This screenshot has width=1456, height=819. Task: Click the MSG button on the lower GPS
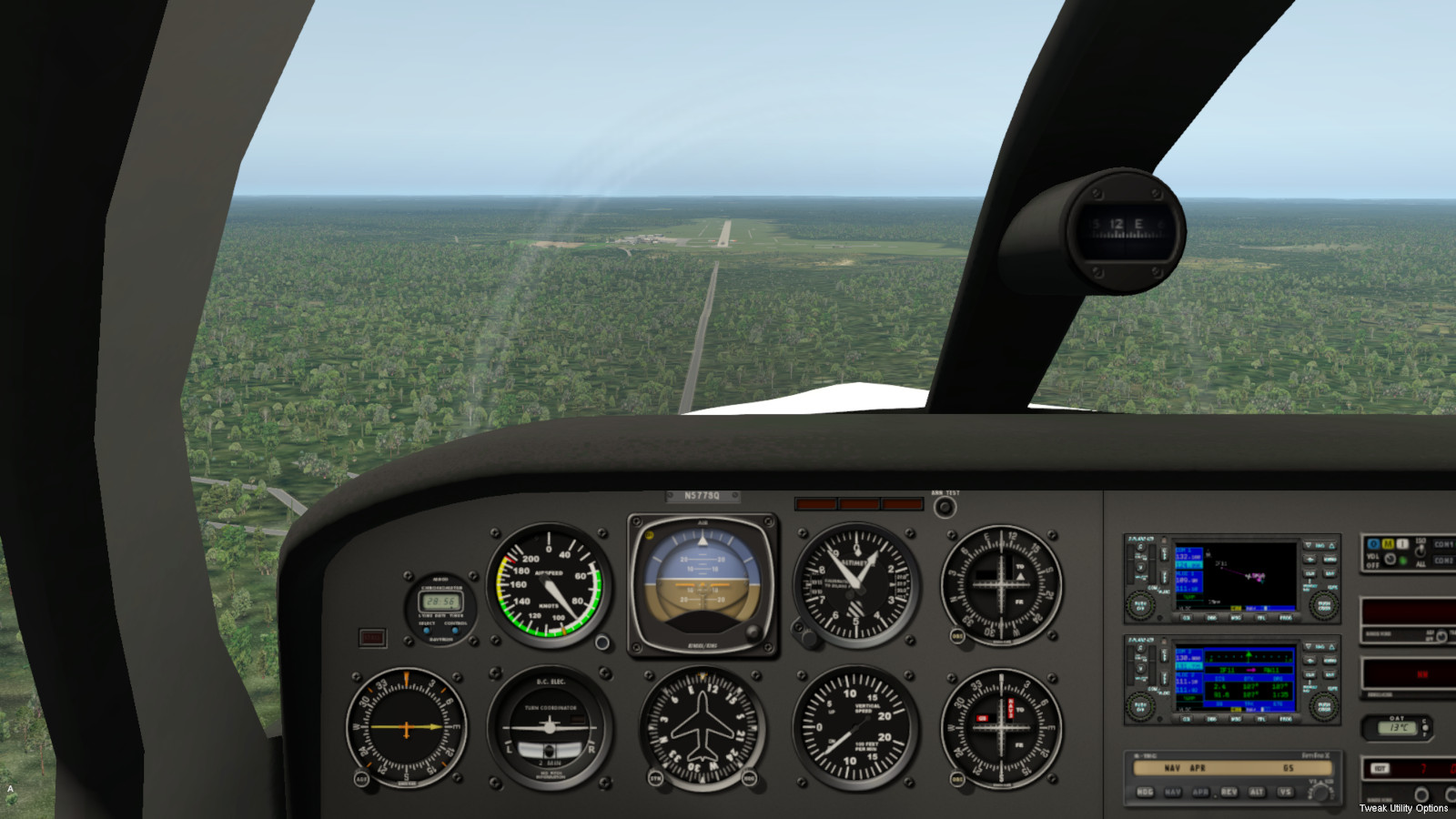1237,719
